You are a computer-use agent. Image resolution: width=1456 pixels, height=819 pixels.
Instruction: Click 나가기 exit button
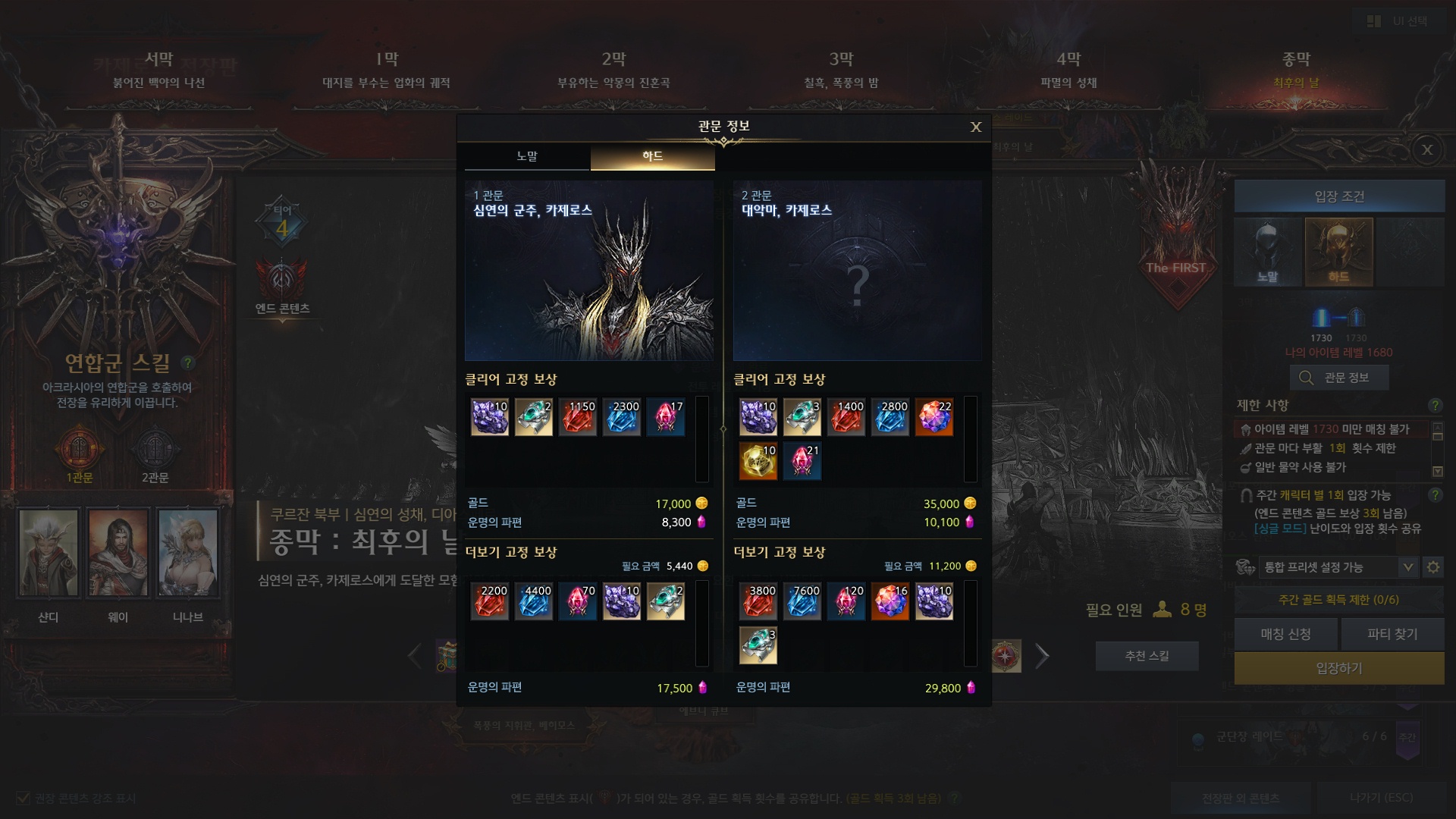coord(1381,798)
